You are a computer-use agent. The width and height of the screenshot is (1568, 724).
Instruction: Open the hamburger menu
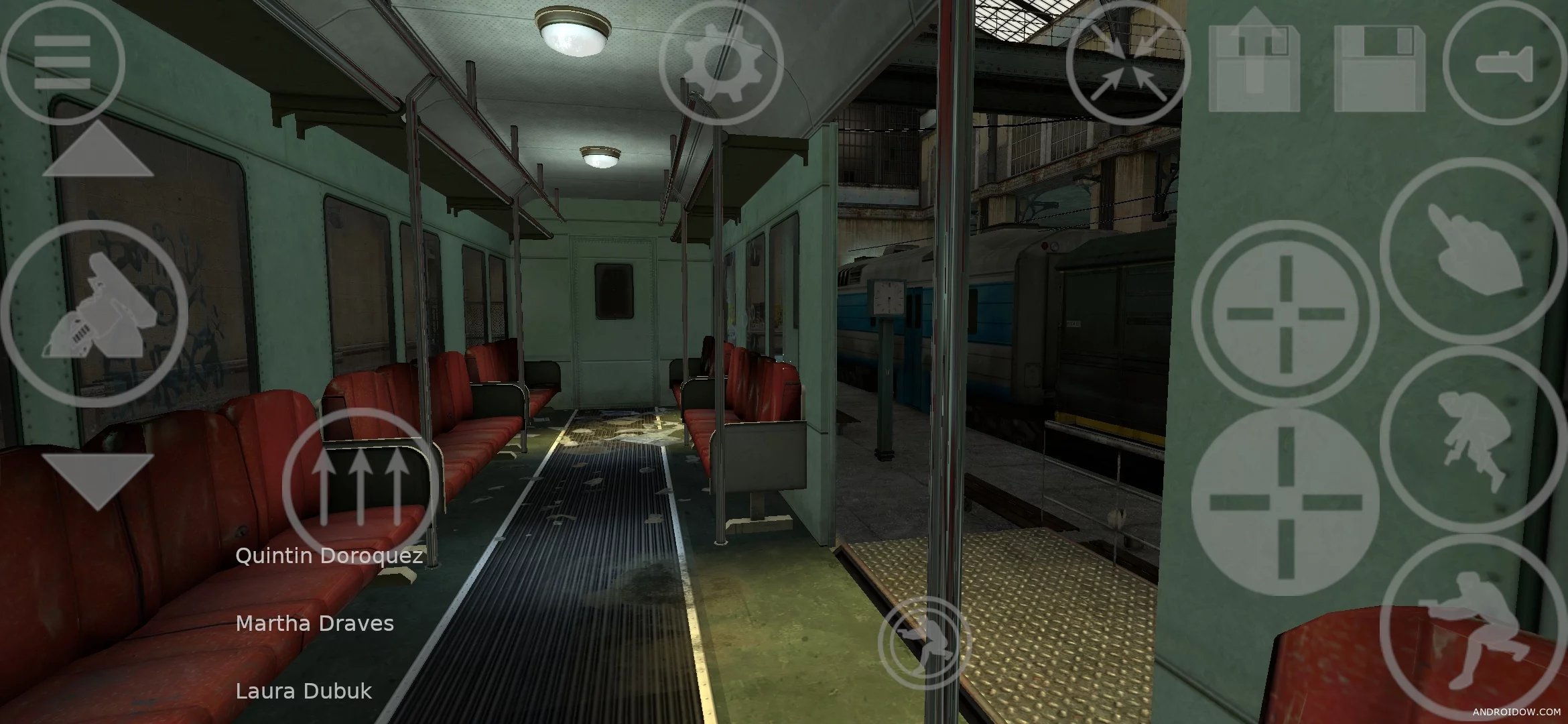click(62, 62)
